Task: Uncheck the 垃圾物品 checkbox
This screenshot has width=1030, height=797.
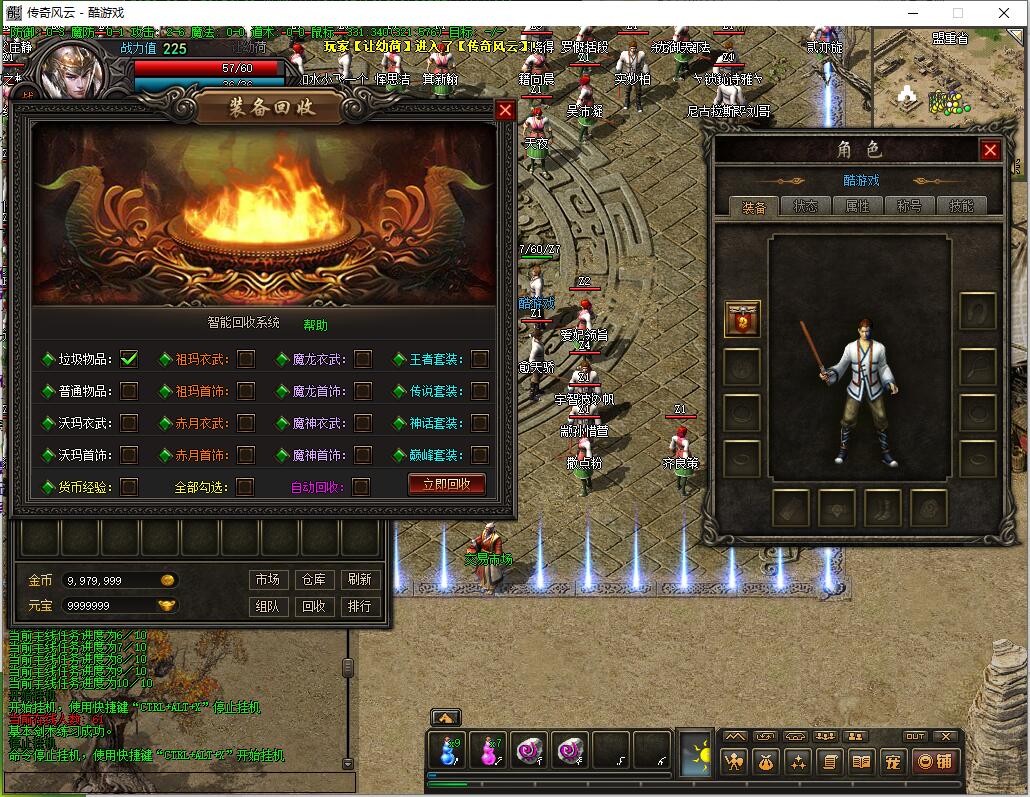Action: [129, 359]
